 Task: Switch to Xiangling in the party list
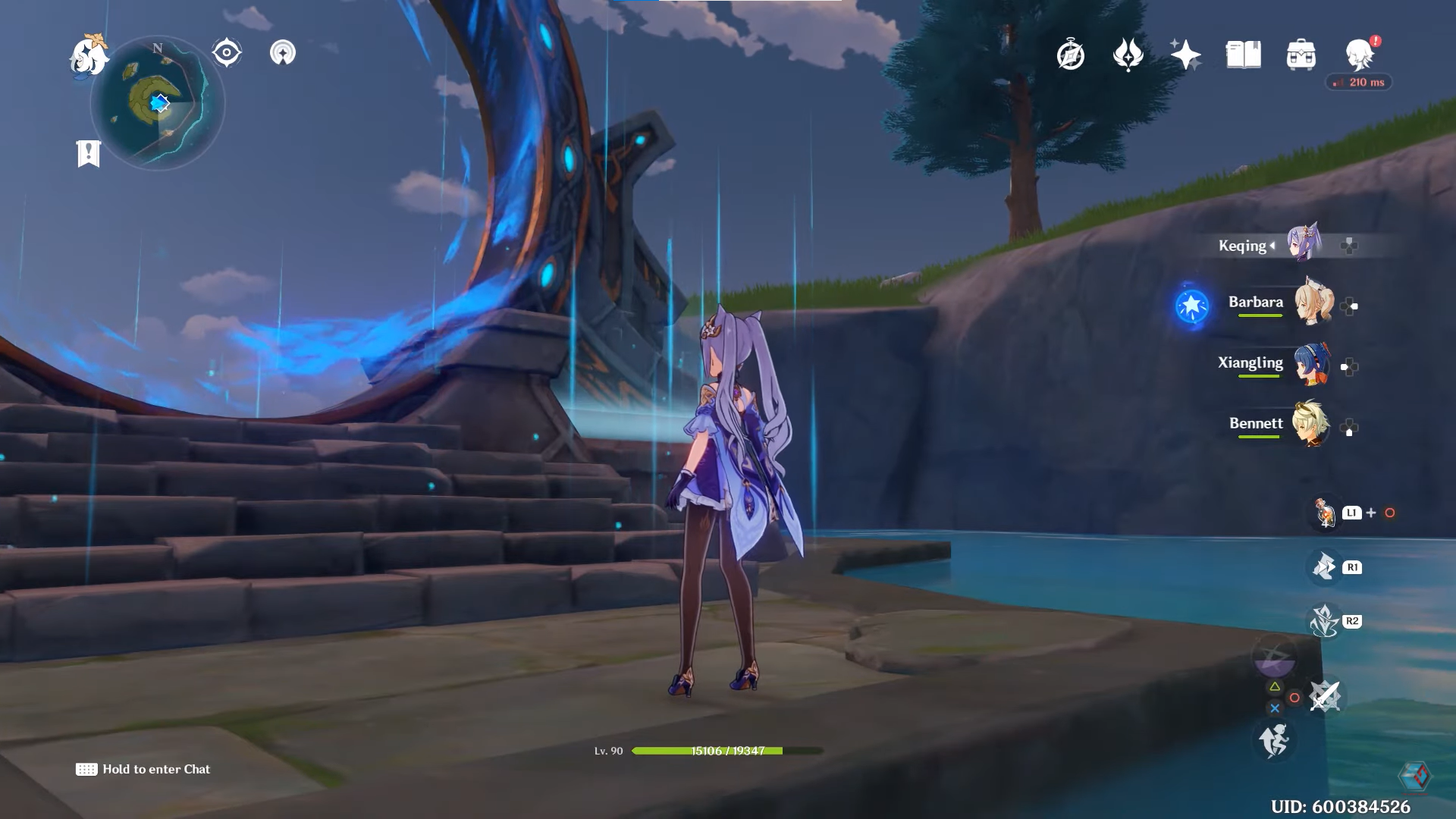(1313, 363)
